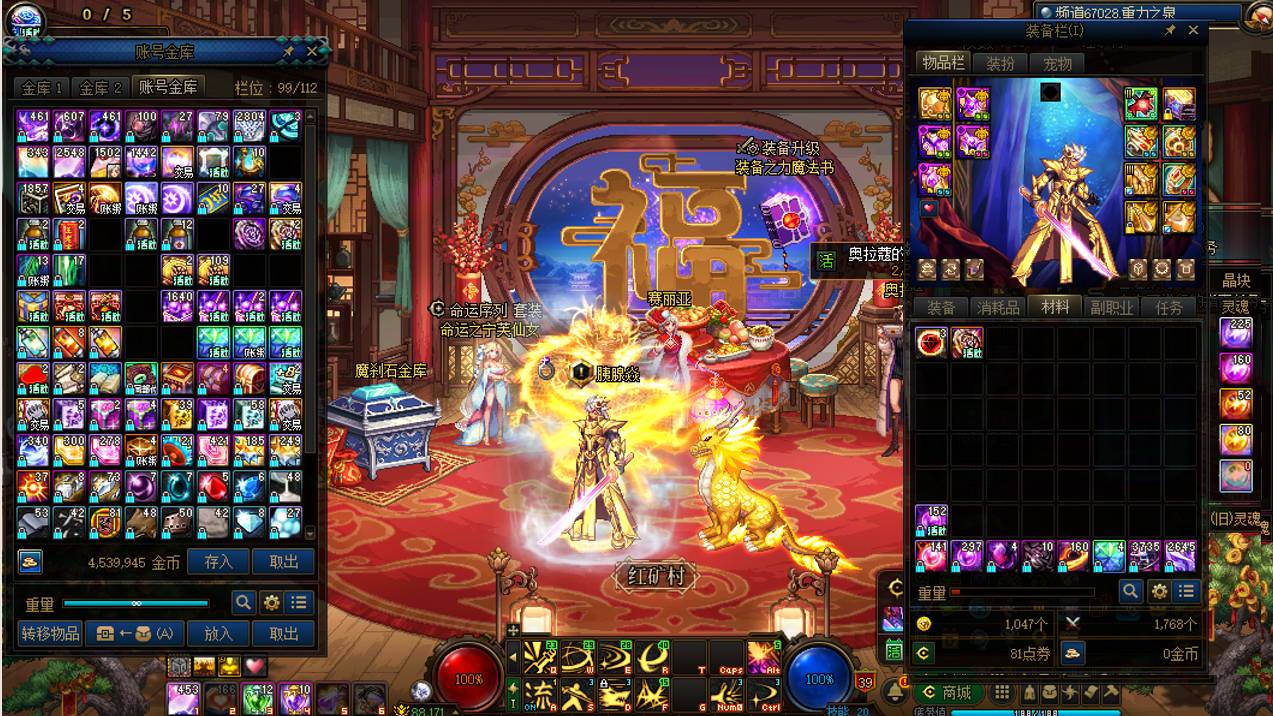Click the 转移物品 transfer items button
The height and width of the screenshot is (716, 1273).
50,633
